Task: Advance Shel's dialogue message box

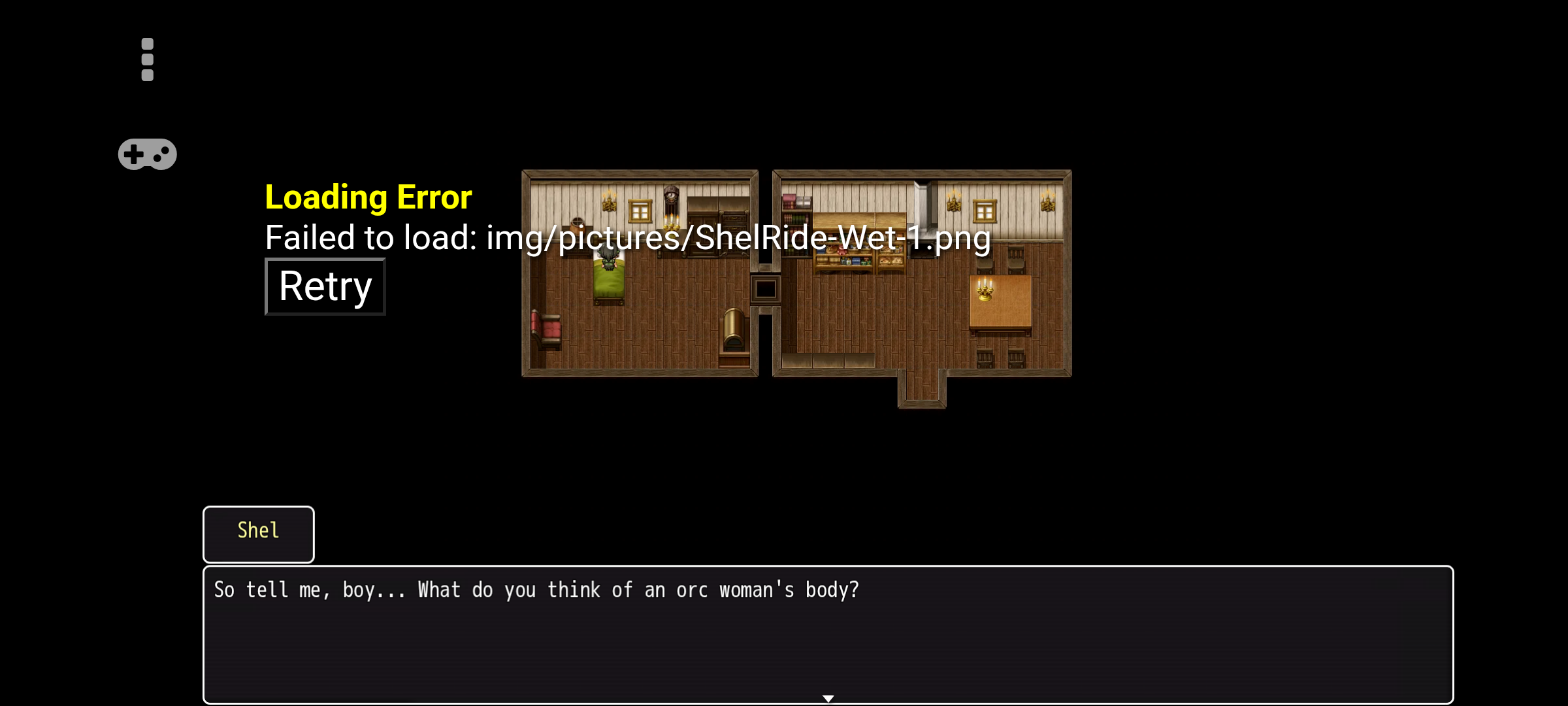Action: coord(827,634)
